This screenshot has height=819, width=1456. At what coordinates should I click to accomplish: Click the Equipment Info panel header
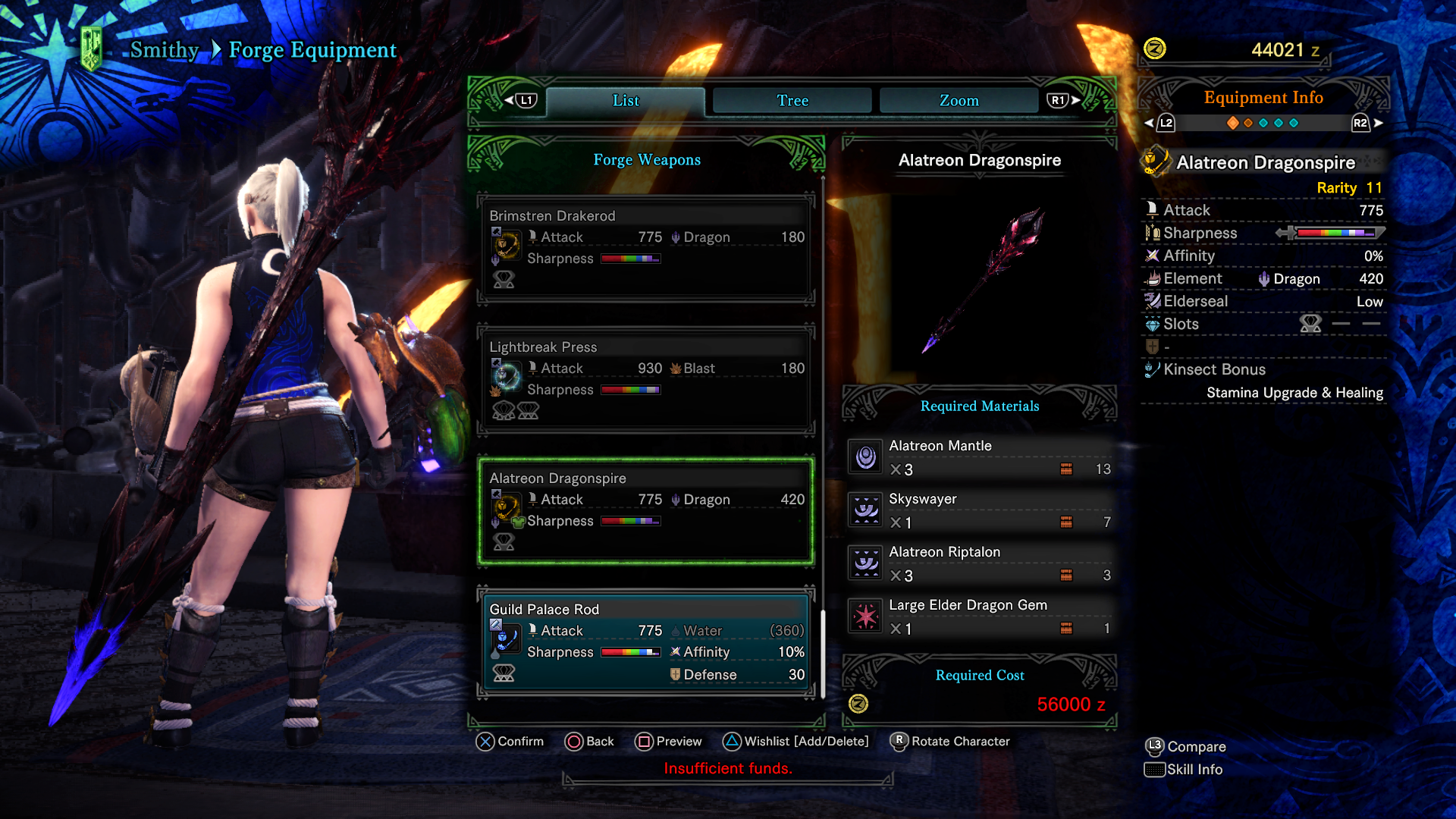click(x=1263, y=98)
